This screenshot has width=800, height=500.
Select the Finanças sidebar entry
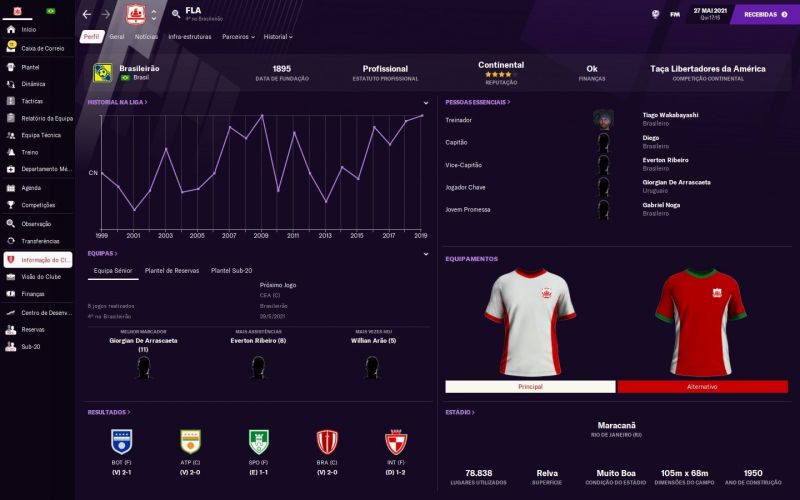click(x=33, y=294)
